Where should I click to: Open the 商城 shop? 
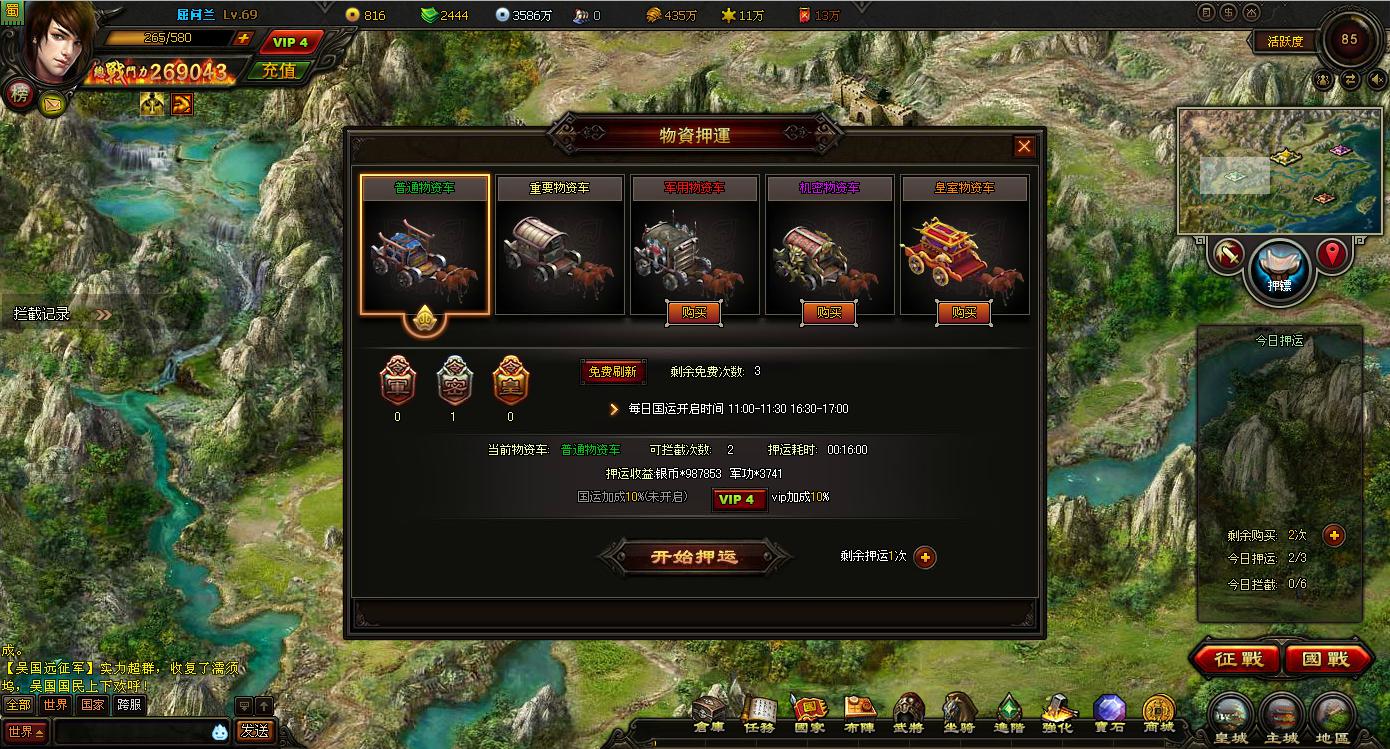pyautogui.click(x=1159, y=714)
